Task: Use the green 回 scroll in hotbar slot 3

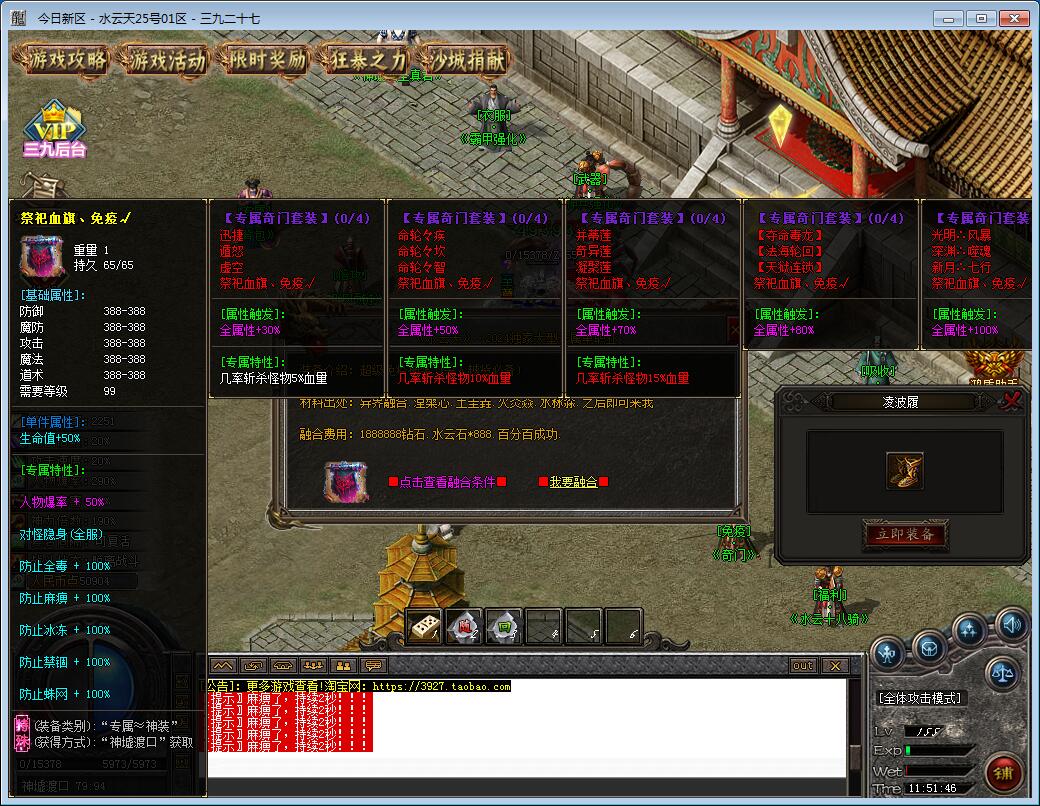Action: pos(504,627)
